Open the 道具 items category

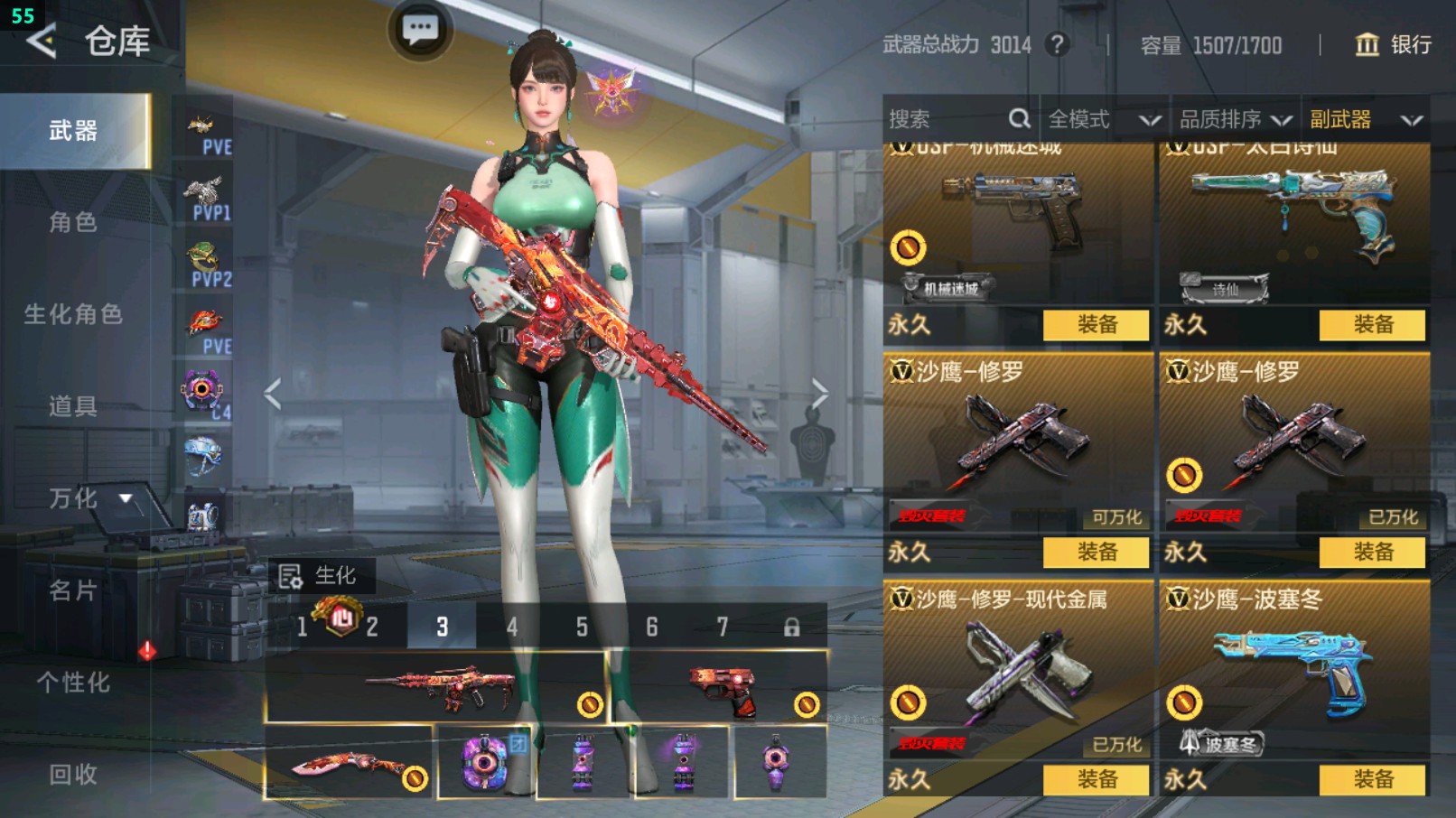(73, 406)
